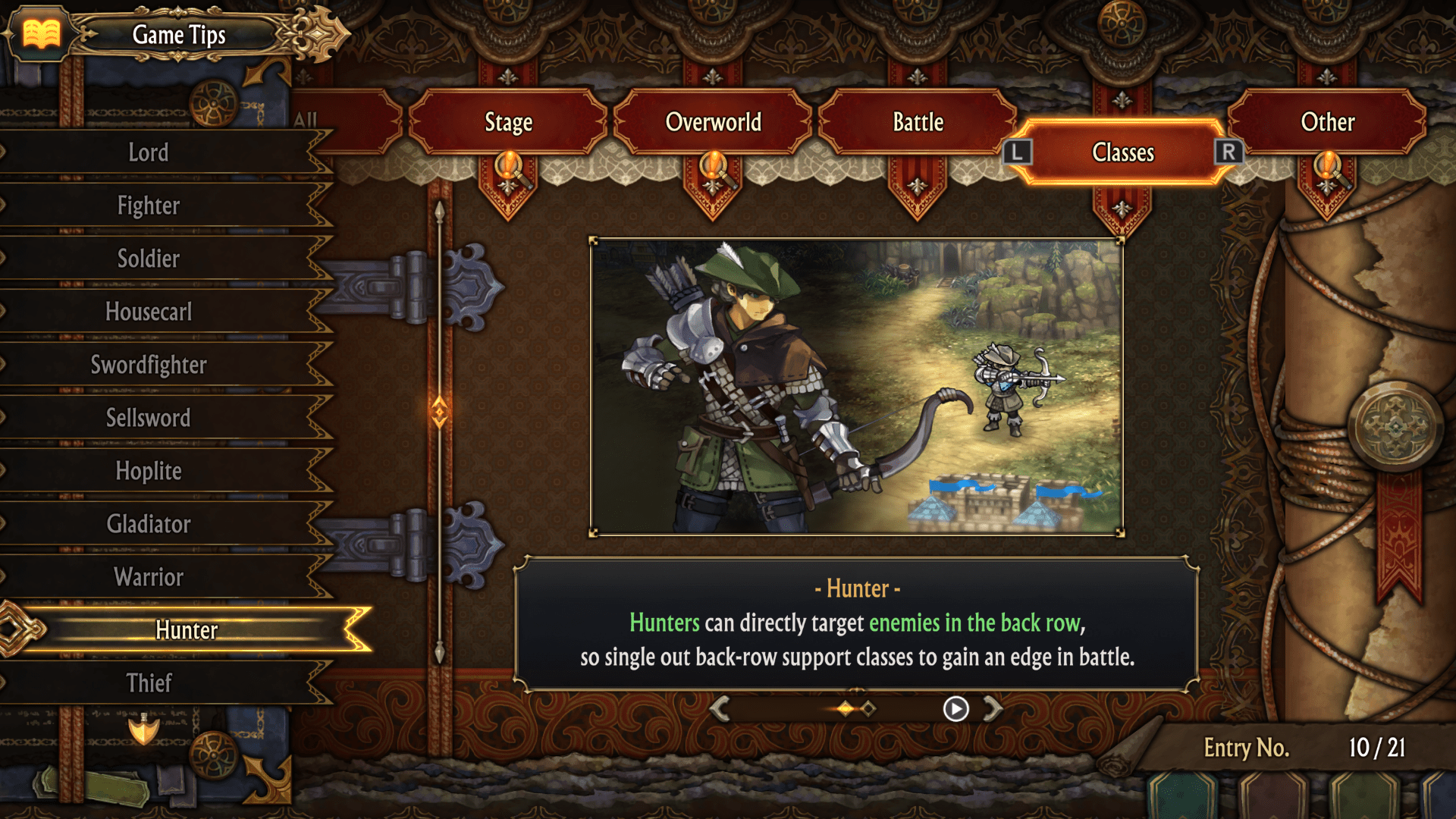Screen dimensions: 1456x819
Task: Choose Fighter from the class list
Action: tap(149, 206)
